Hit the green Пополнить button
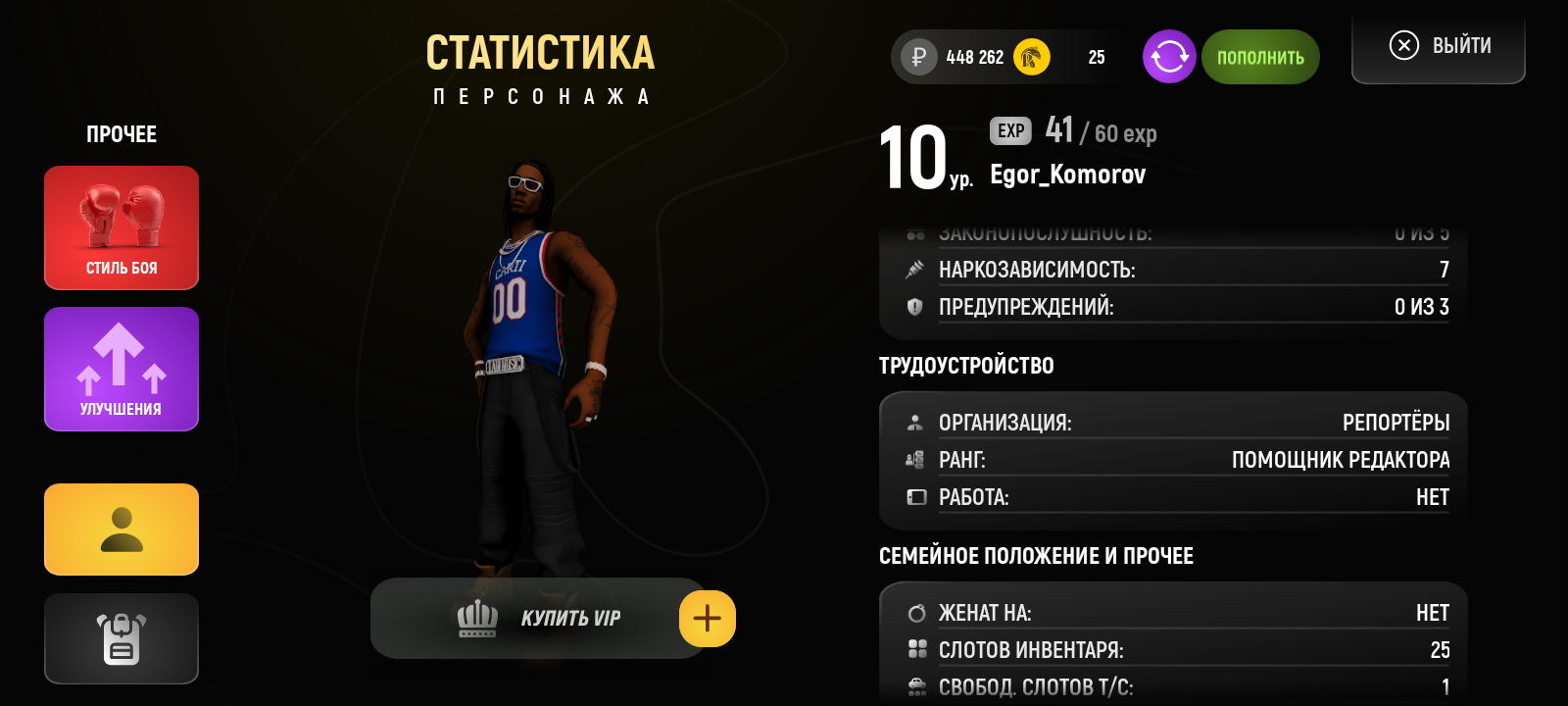 (1260, 57)
